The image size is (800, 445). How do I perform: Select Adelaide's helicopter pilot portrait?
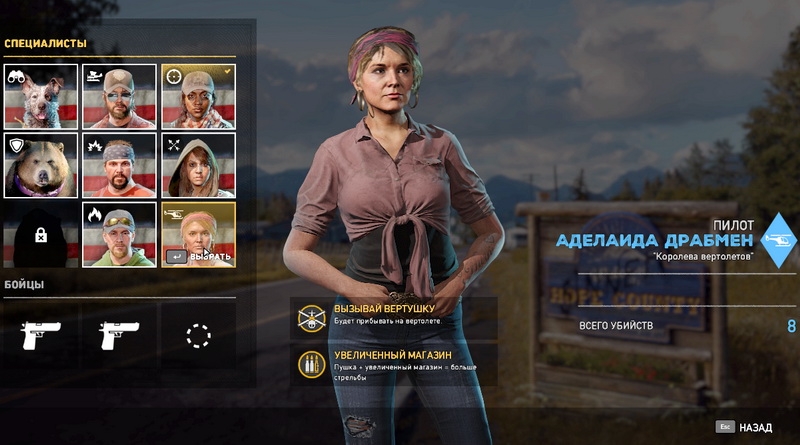[x=198, y=234]
